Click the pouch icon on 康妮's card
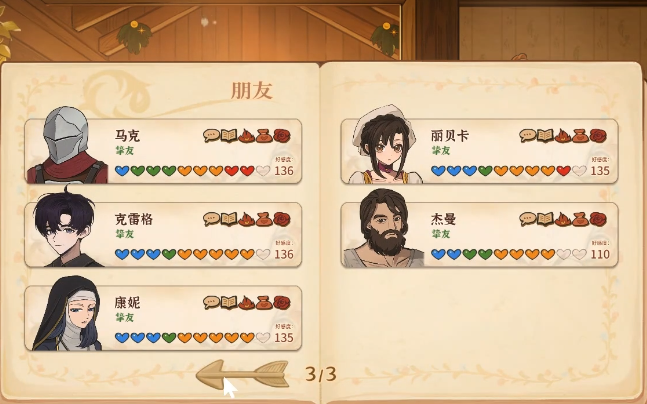This screenshot has height=404, width=647. pos(264,302)
